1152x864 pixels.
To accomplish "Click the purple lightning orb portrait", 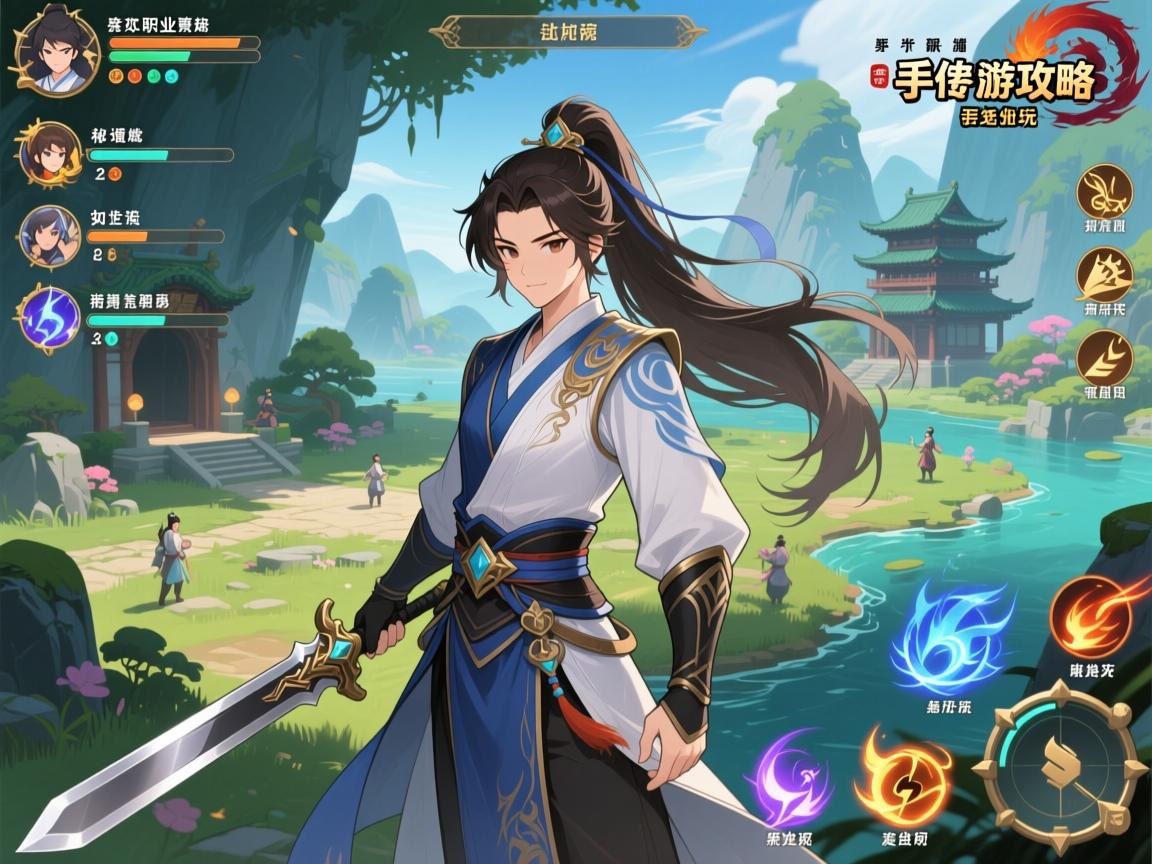I will pyautogui.click(x=50, y=318).
